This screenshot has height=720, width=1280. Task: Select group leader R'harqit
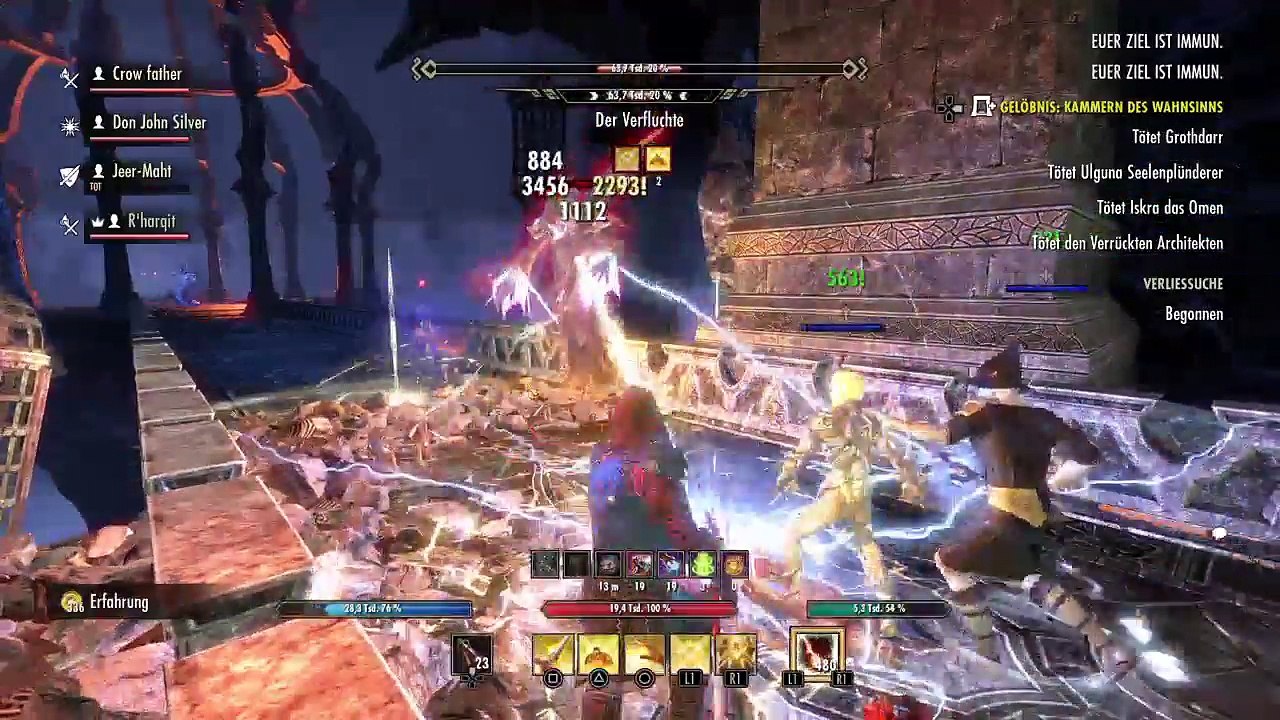click(151, 221)
